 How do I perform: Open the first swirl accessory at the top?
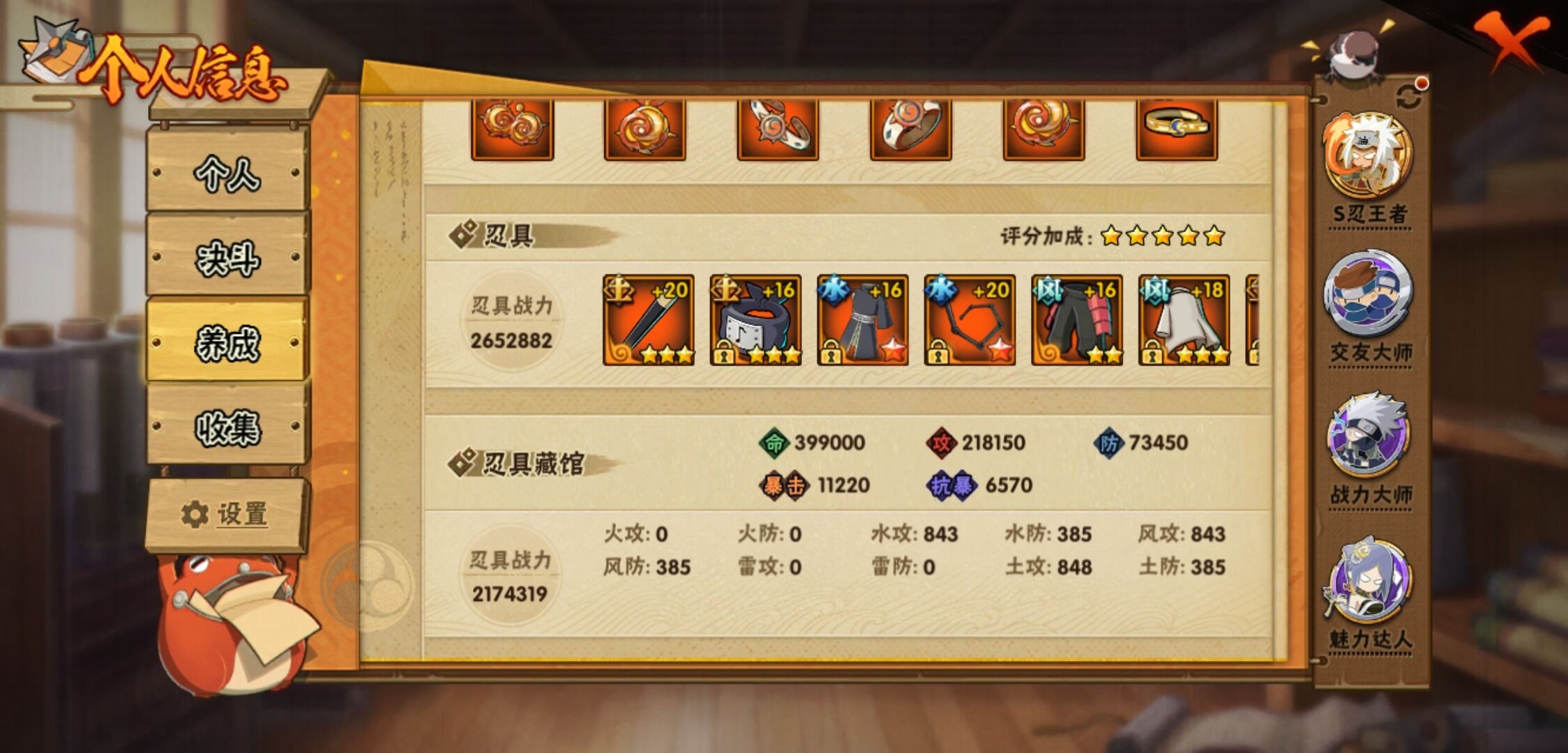coord(512,130)
